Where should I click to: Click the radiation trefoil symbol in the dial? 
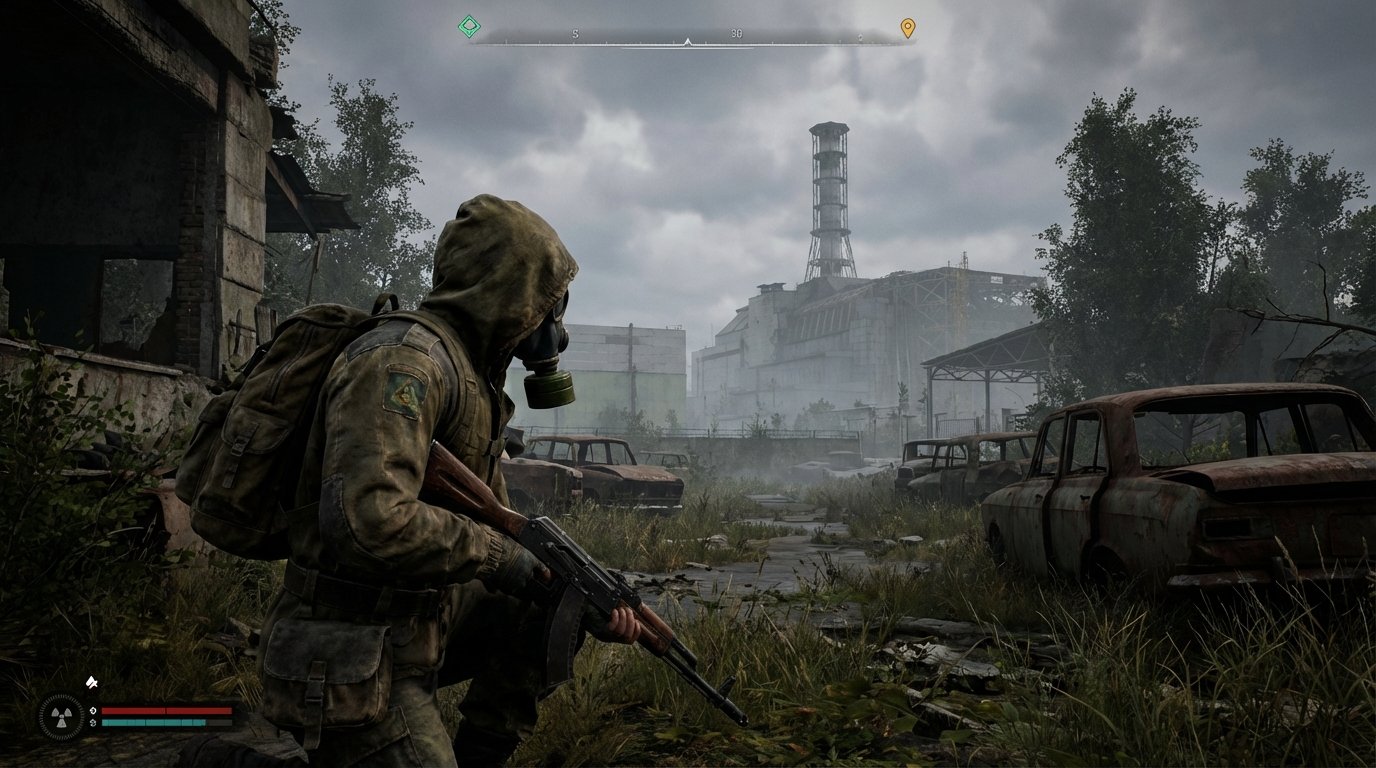(x=61, y=716)
